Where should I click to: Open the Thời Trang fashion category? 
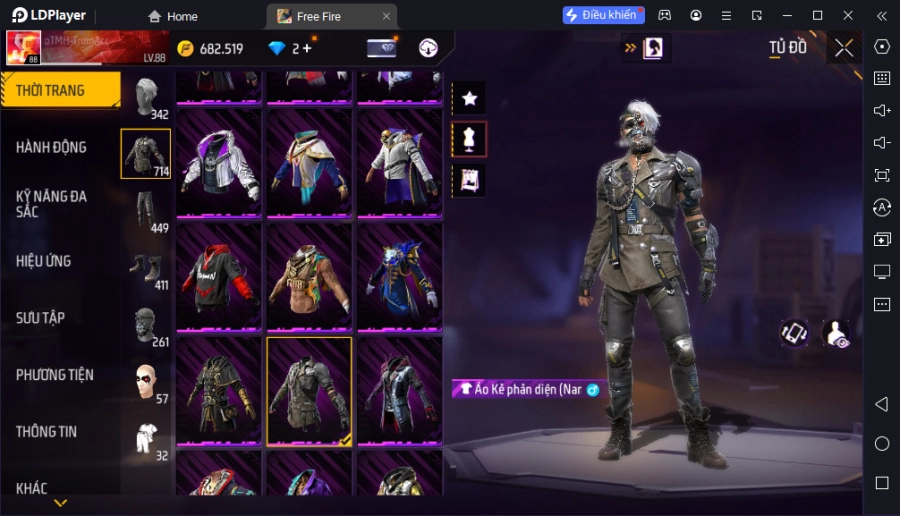[x=60, y=90]
